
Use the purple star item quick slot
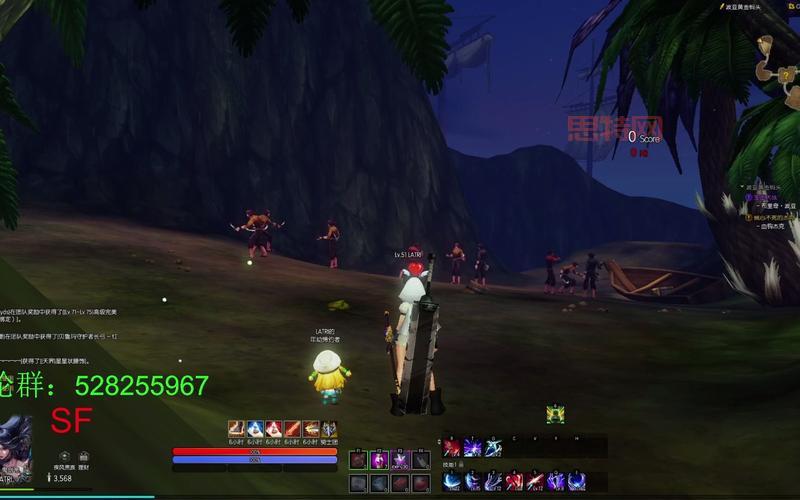(402, 461)
